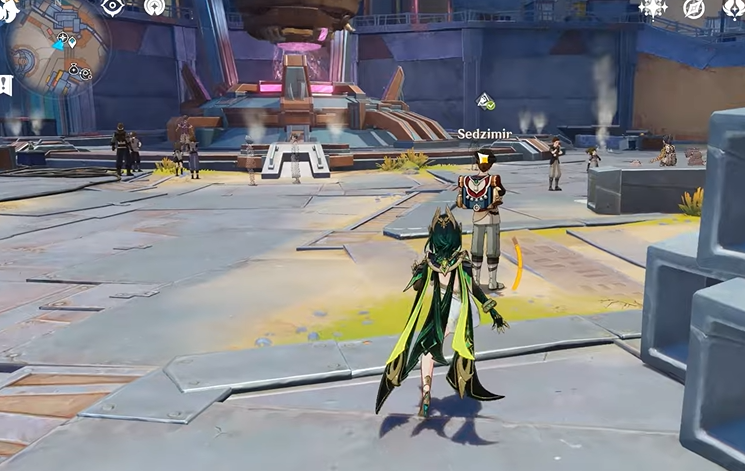This screenshot has height=471, width=745.
Task: Open the exclamation mark quest icon
Action: (x=5, y=85)
